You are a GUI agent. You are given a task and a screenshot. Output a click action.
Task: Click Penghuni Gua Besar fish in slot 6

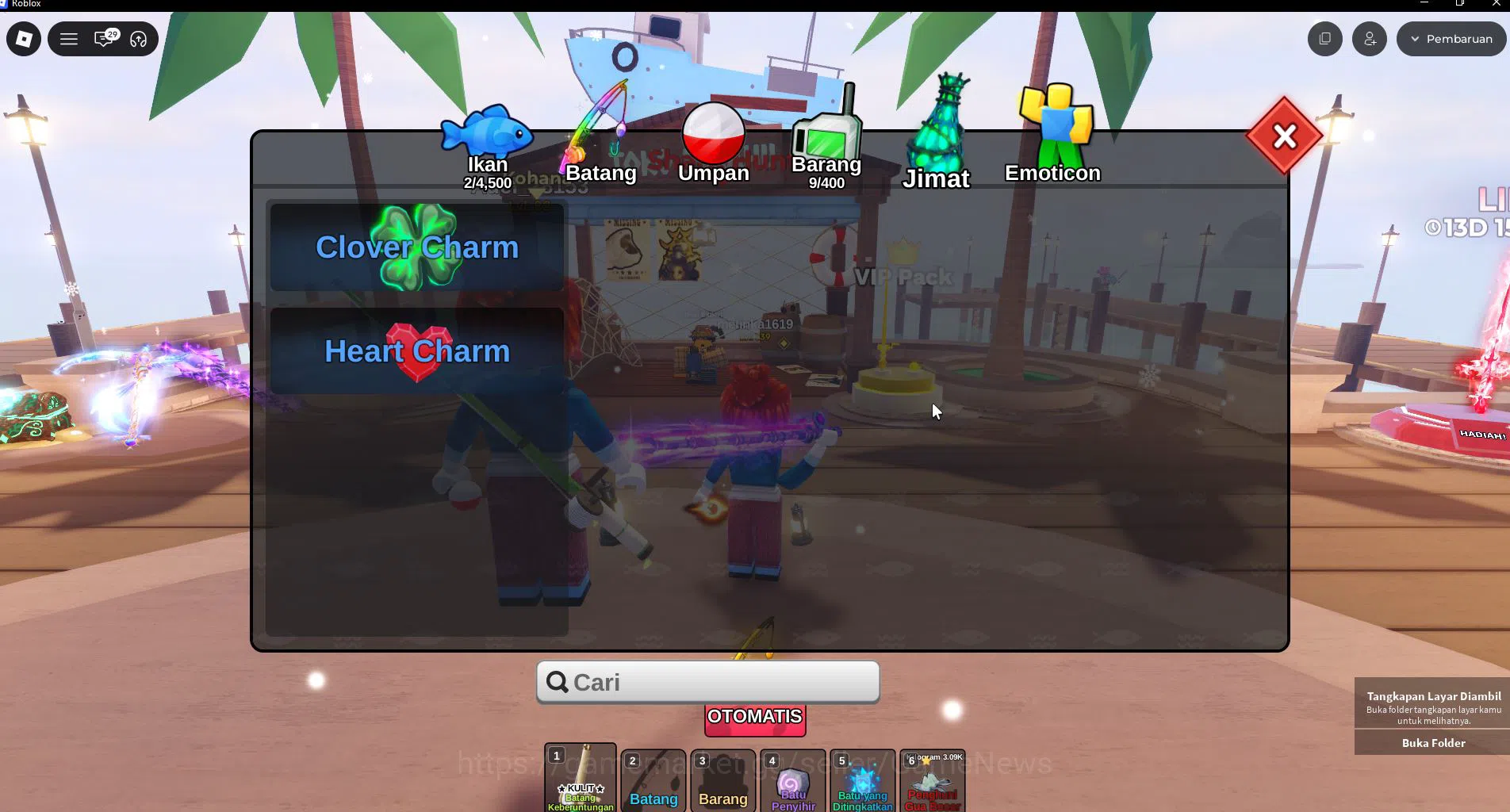point(932,785)
